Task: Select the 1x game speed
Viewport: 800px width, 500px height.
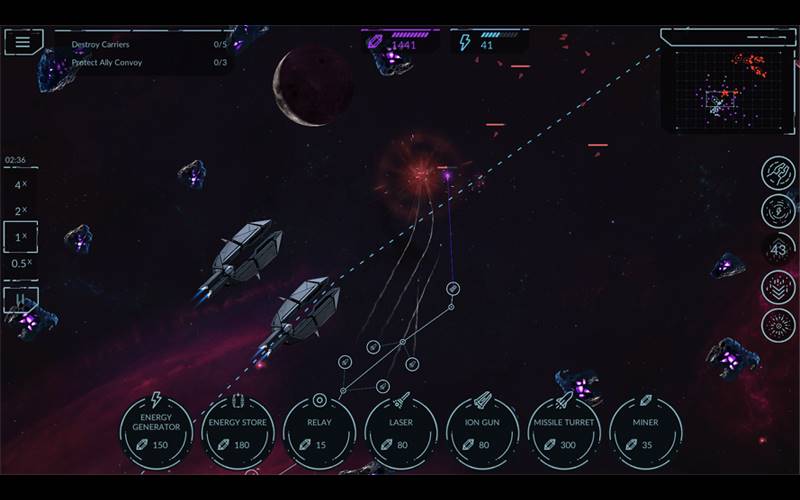Action: coord(20,238)
